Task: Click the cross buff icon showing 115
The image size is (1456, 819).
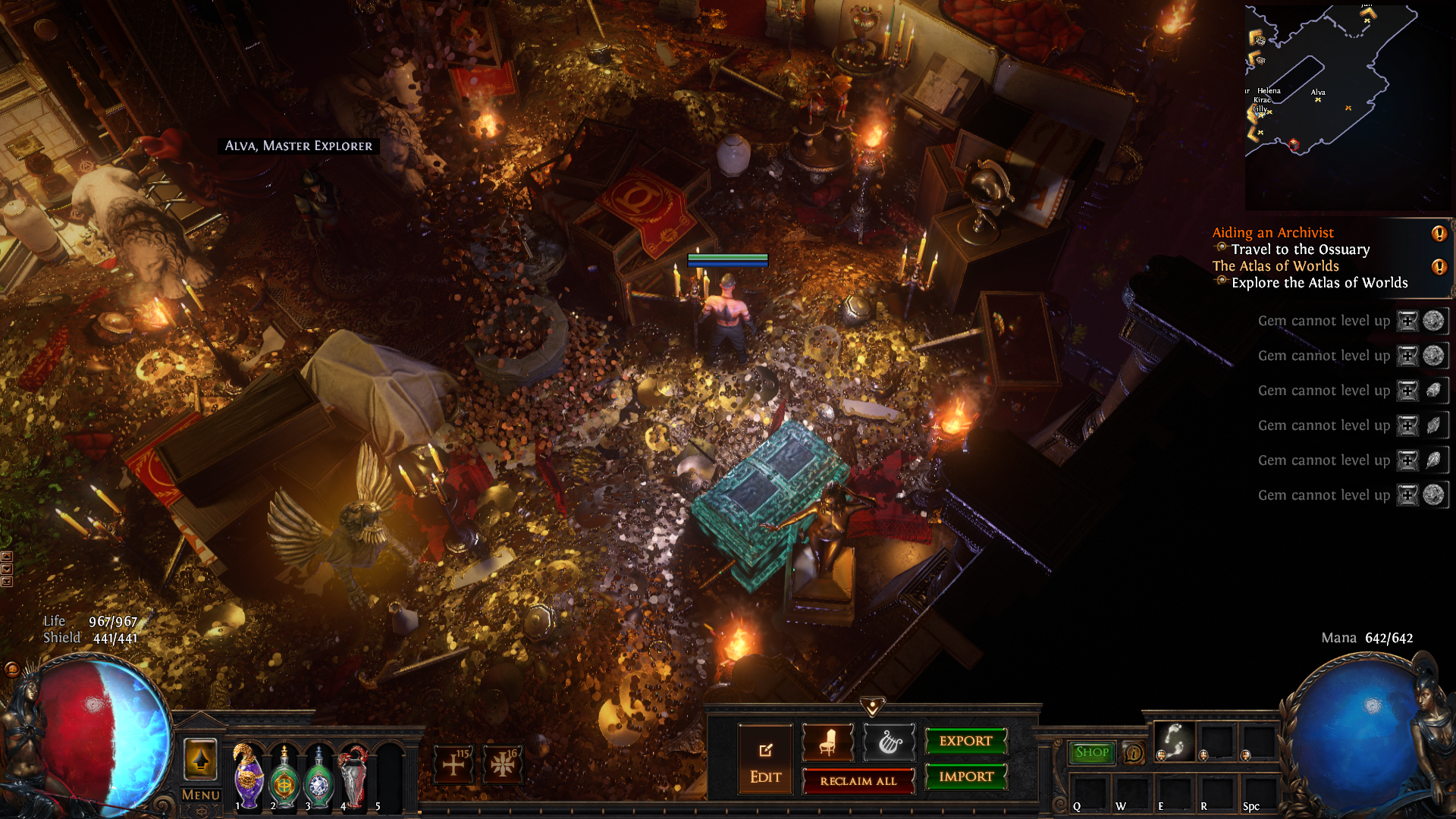Action: coord(453,764)
